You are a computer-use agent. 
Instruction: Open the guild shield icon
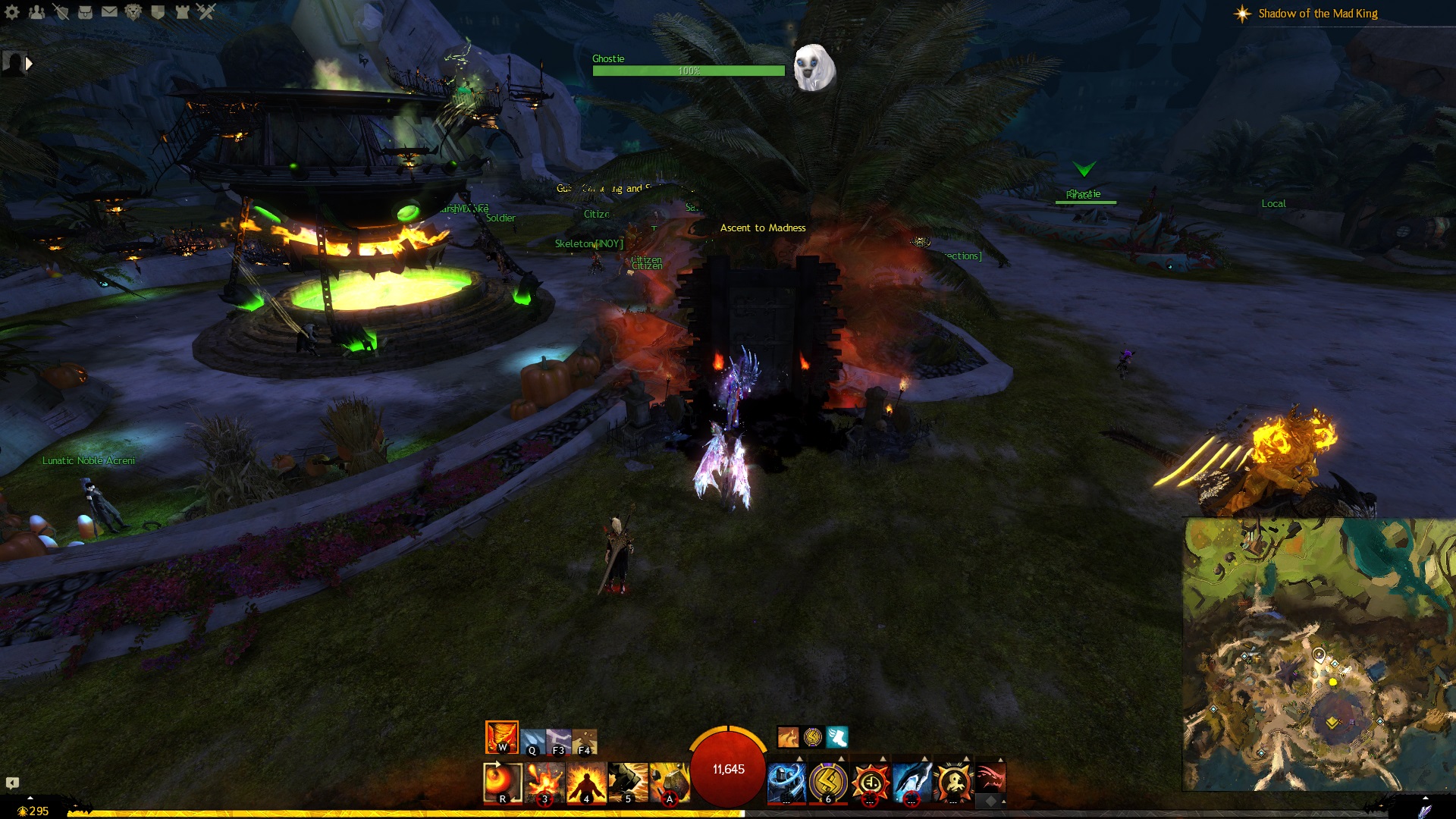158,11
